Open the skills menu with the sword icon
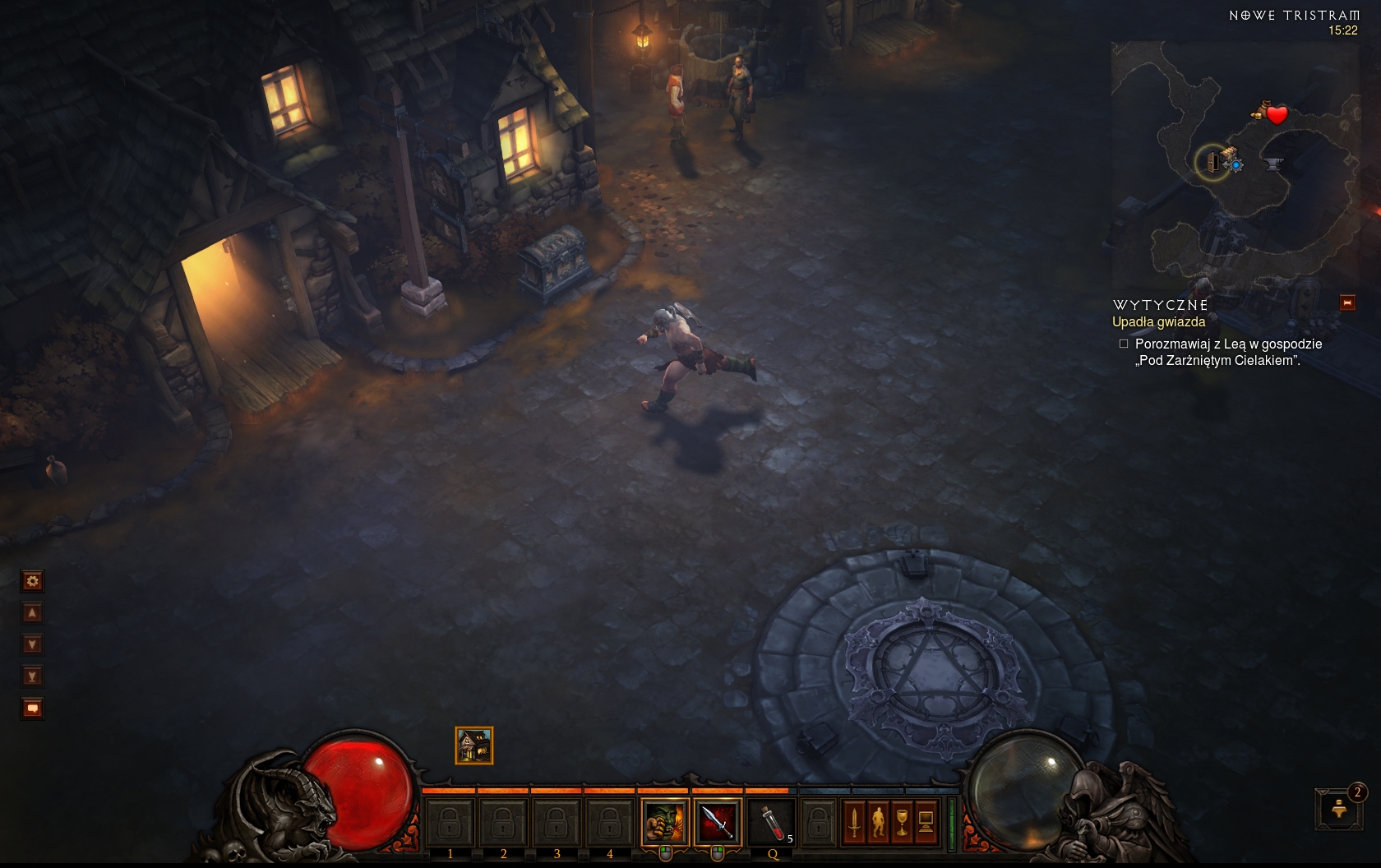This screenshot has height=868, width=1381. 854,821
